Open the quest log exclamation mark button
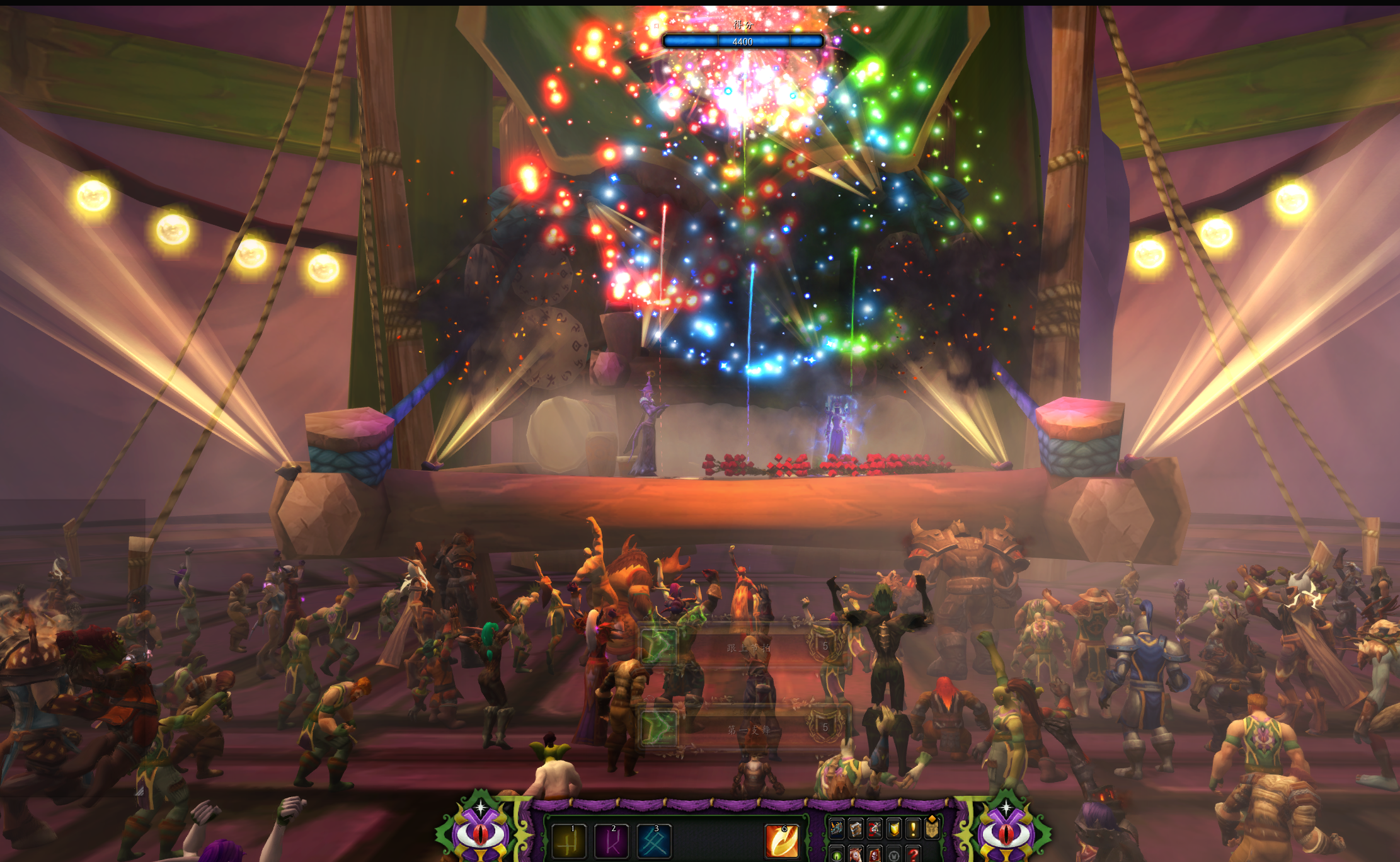 click(913, 829)
